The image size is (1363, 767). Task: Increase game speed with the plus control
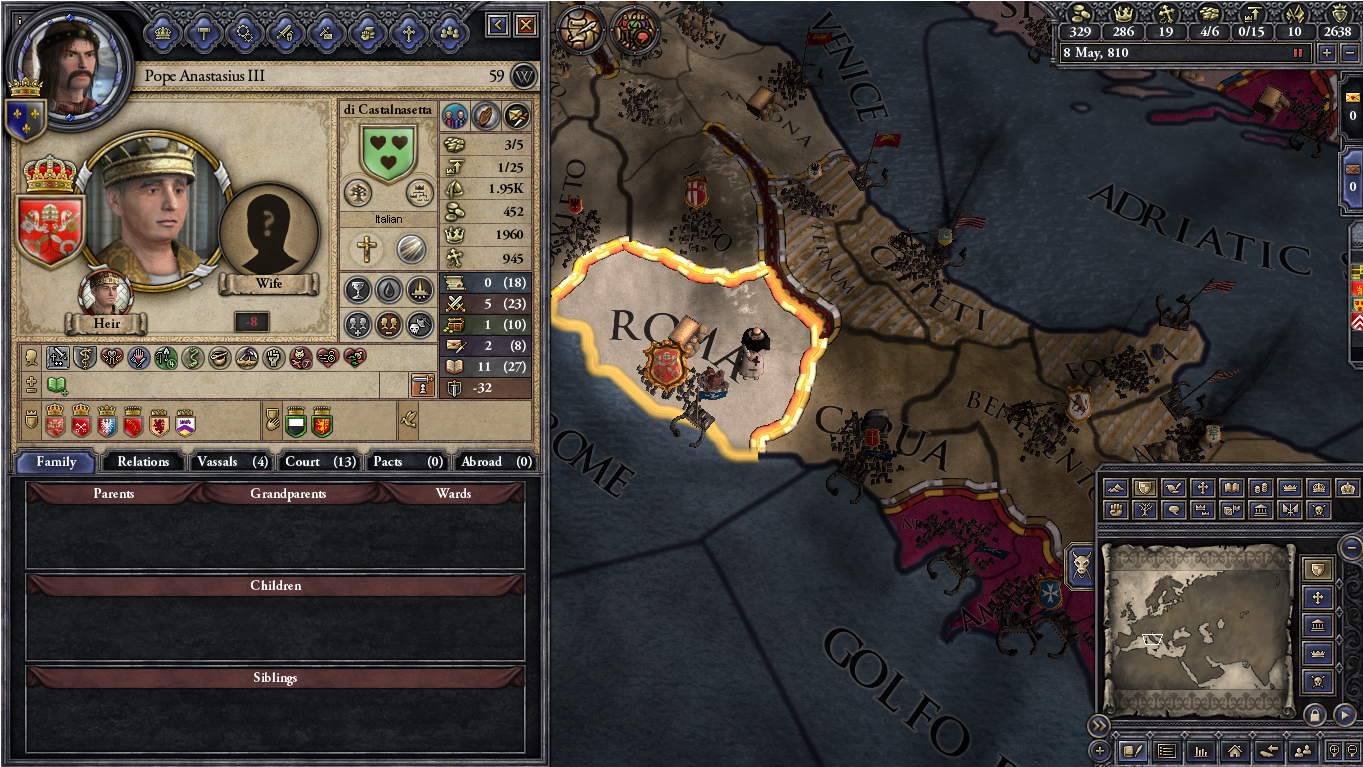click(1326, 52)
